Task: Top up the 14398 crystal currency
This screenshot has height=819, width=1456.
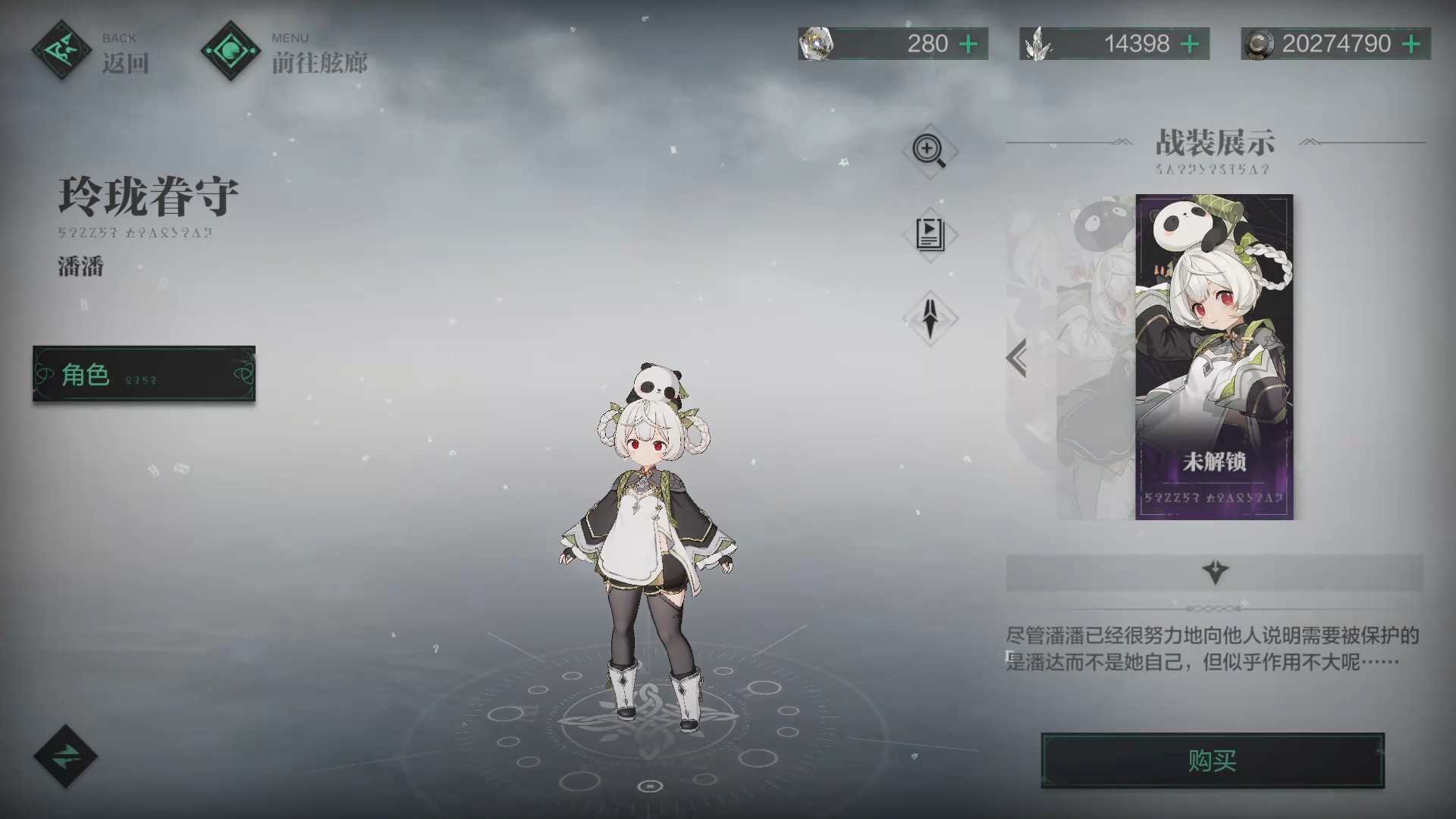Action: coord(1190,44)
